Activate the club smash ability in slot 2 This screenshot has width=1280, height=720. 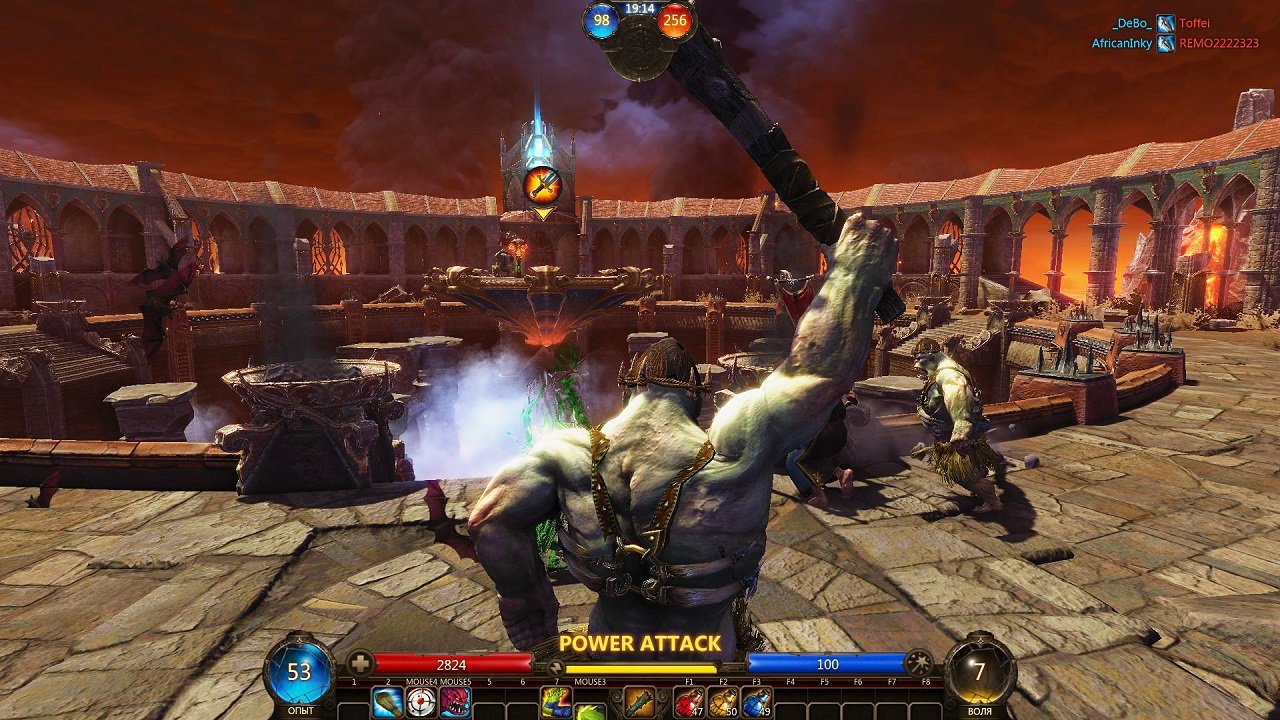point(388,703)
